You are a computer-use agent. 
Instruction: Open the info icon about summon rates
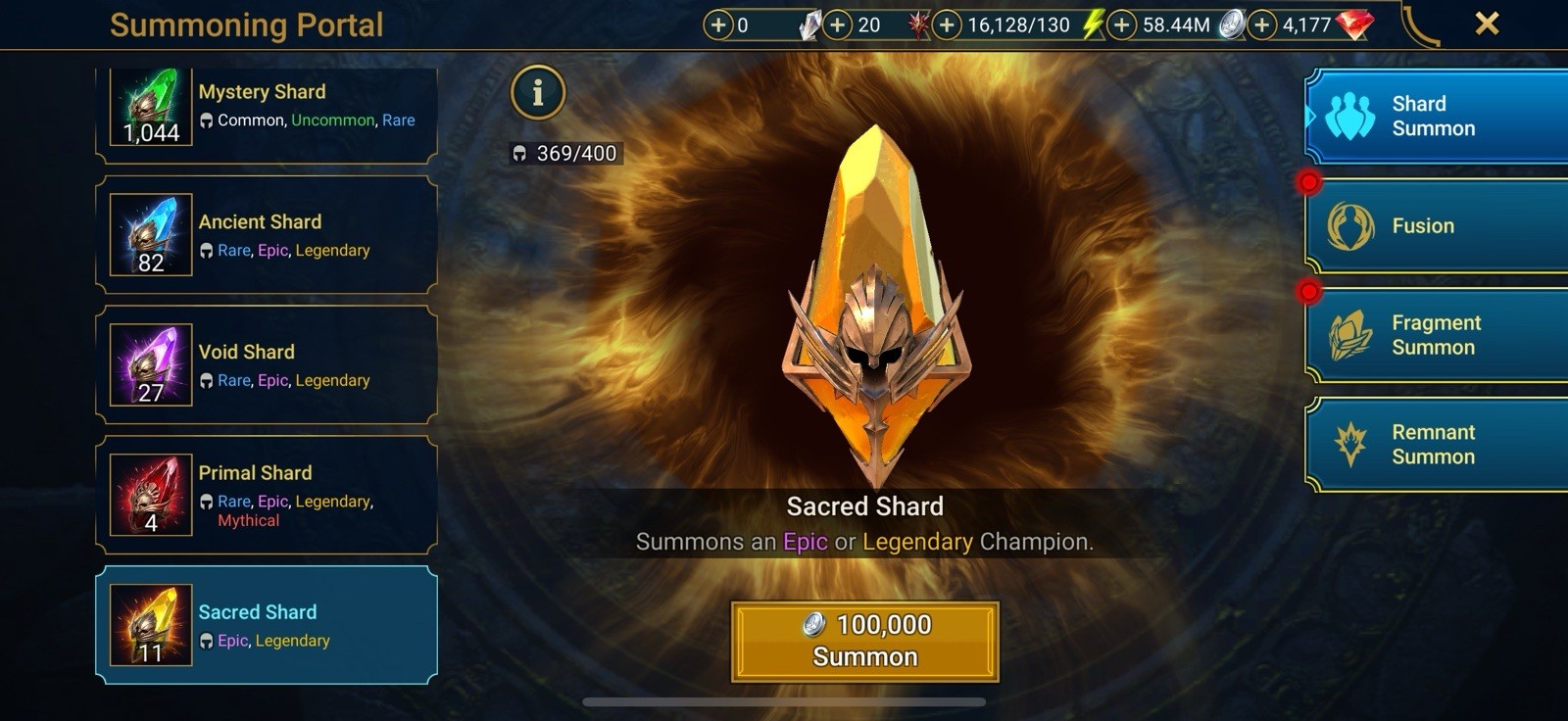pos(537,93)
